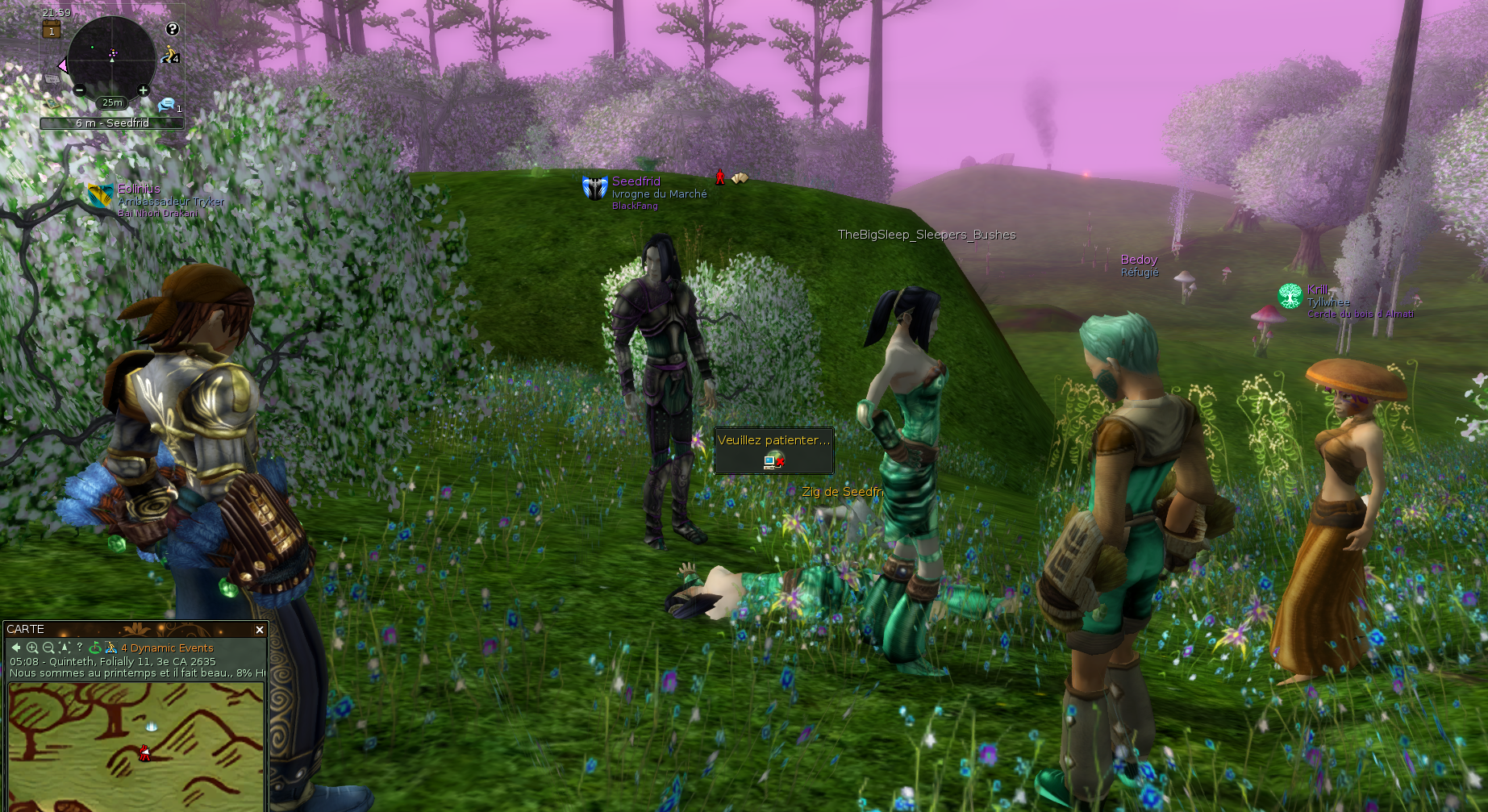Zoom in with the map magnifier plus
This screenshot has height=812, width=1488.
32,648
